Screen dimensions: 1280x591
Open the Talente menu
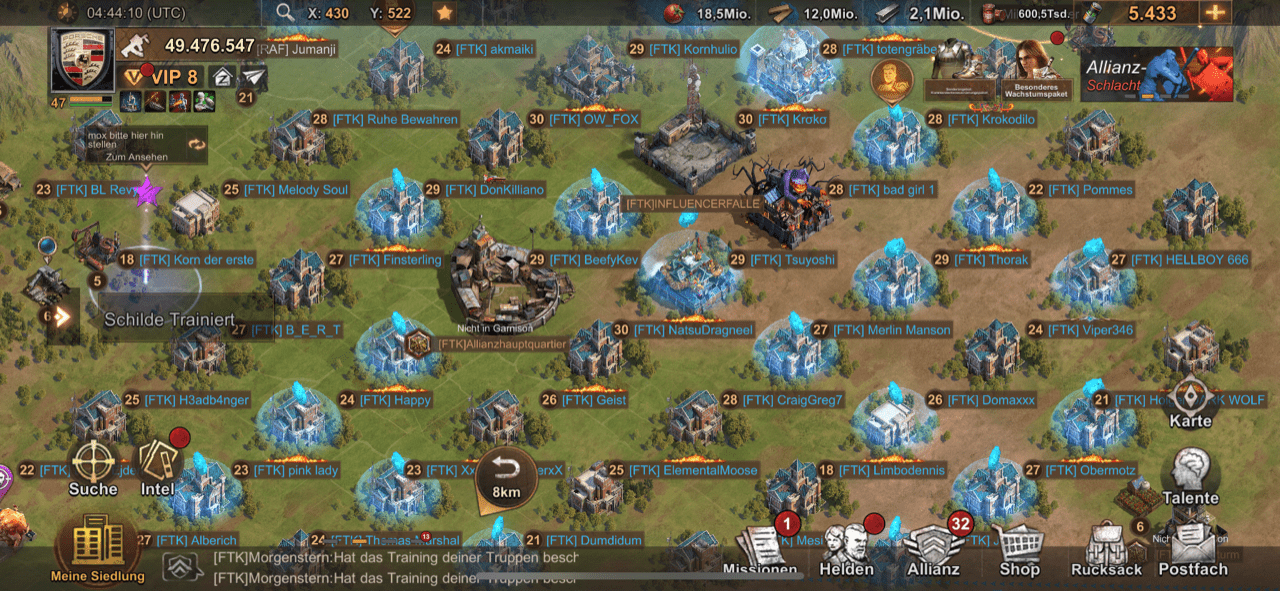pos(1191,475)
